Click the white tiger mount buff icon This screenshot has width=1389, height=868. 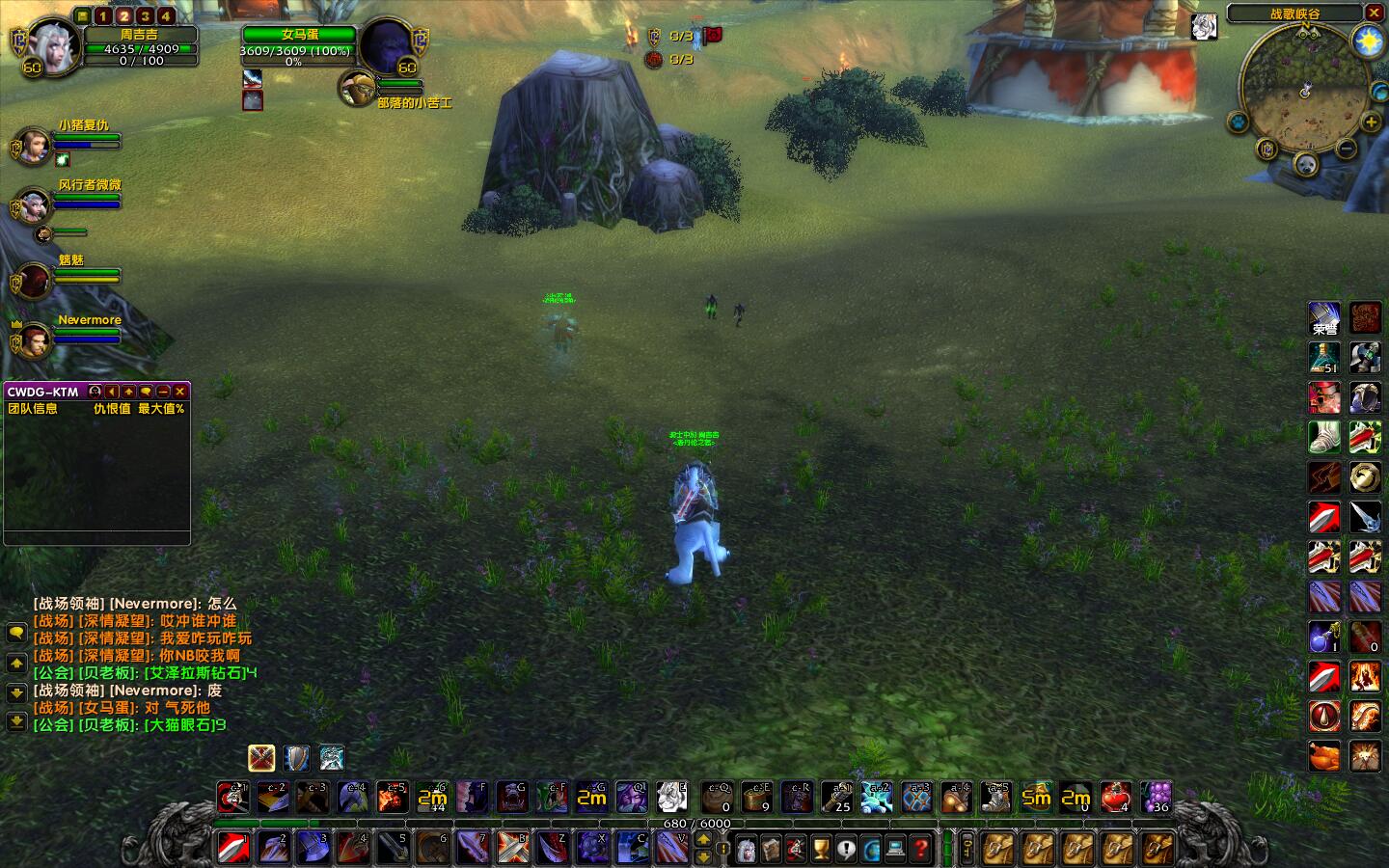click(x=1204, y=27)
